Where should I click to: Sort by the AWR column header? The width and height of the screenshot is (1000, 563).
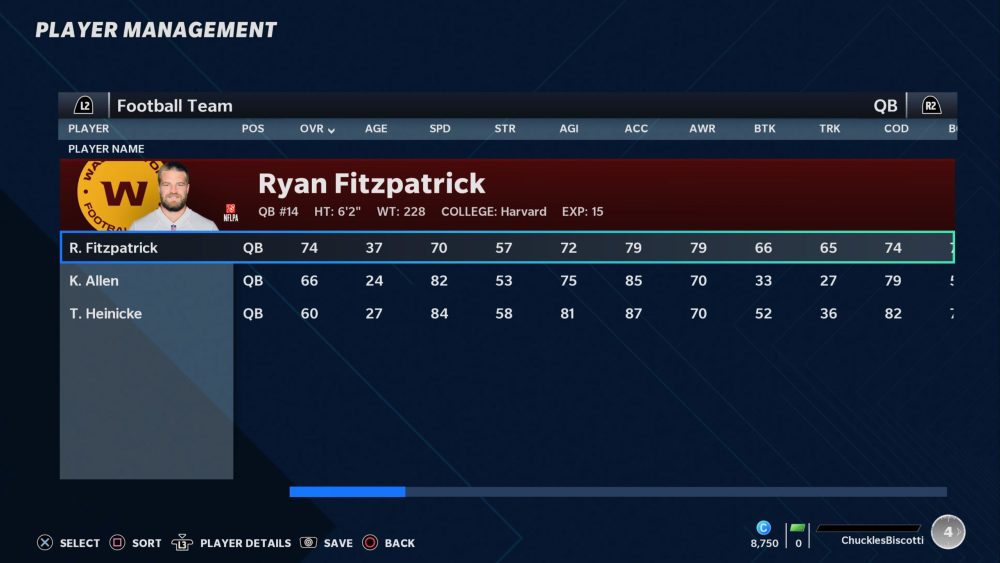(x=702, y=129)
